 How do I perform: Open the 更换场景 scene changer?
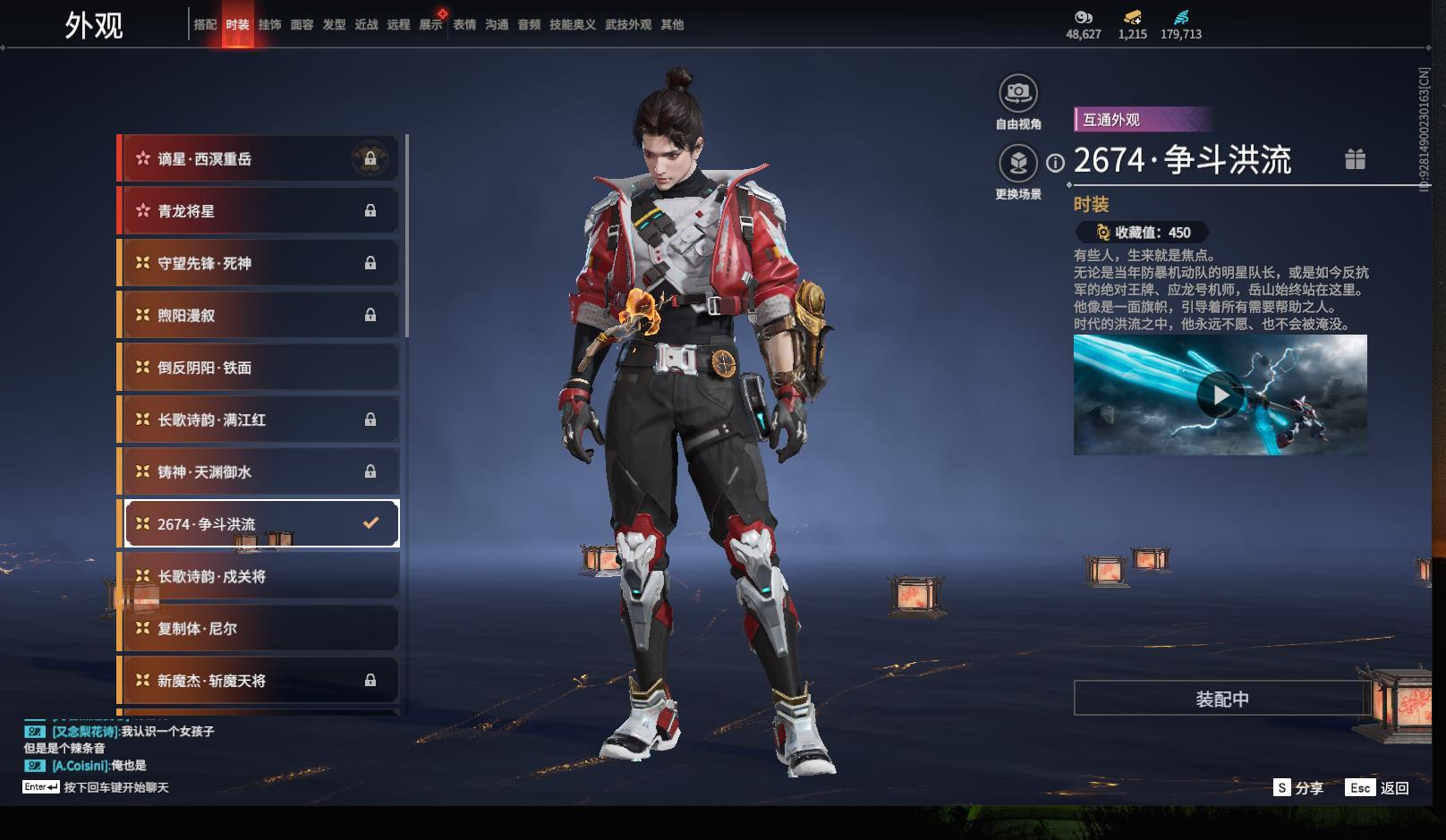click(x=1018, y=164)
